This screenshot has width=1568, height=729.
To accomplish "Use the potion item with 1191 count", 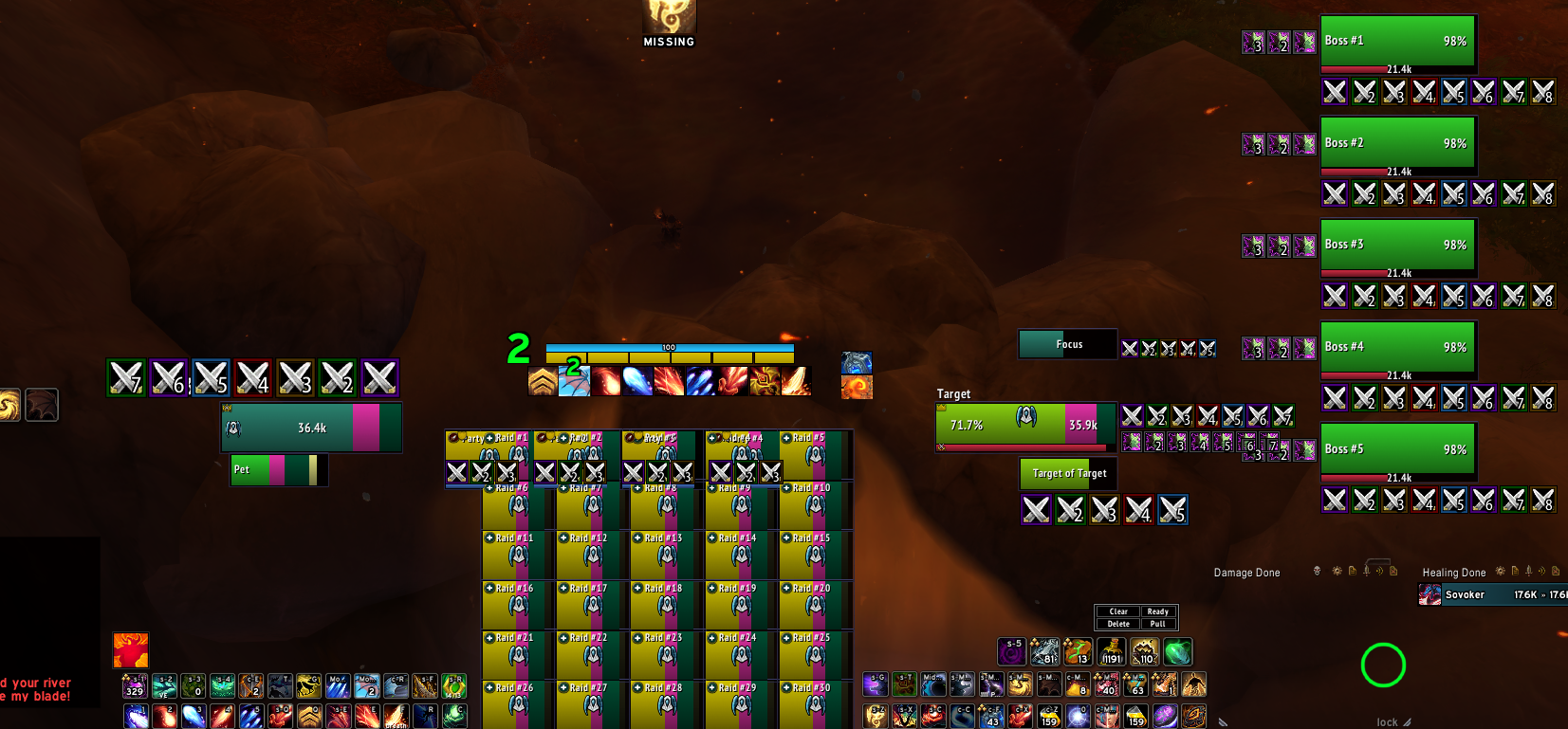I will pyautogui.click(x=1111, y=652).
